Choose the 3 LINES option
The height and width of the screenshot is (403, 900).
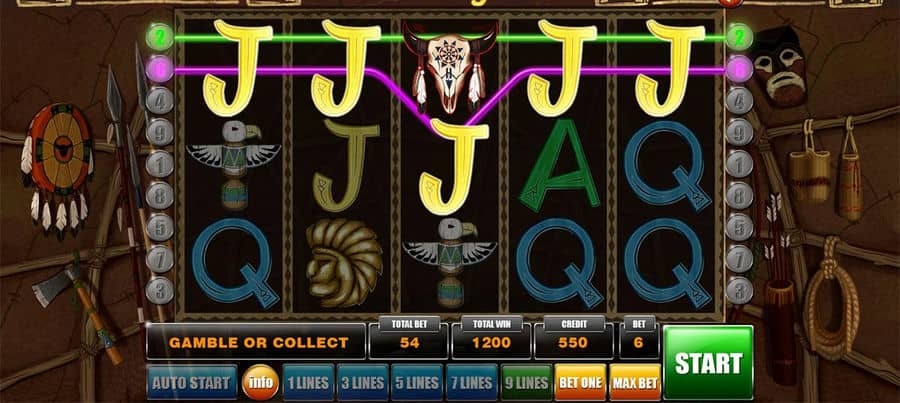[361, 382]
